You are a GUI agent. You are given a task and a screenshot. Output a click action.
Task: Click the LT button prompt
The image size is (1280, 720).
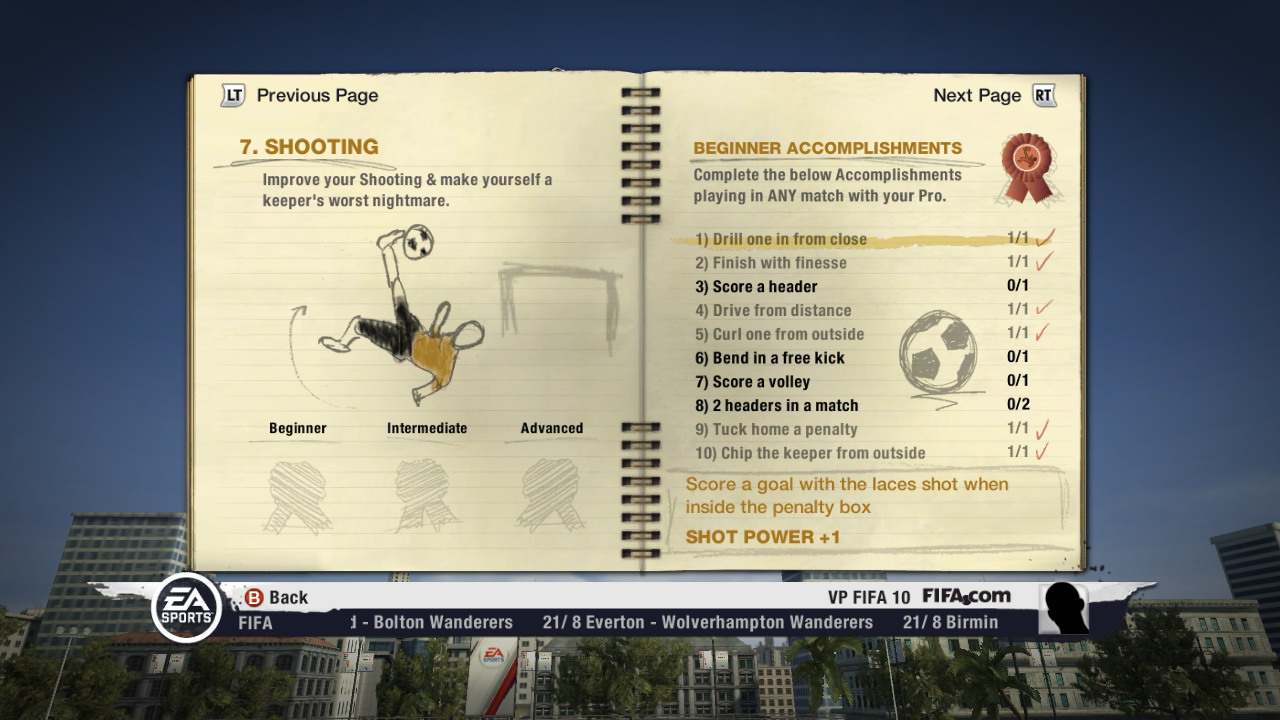[x=231, y=95]
